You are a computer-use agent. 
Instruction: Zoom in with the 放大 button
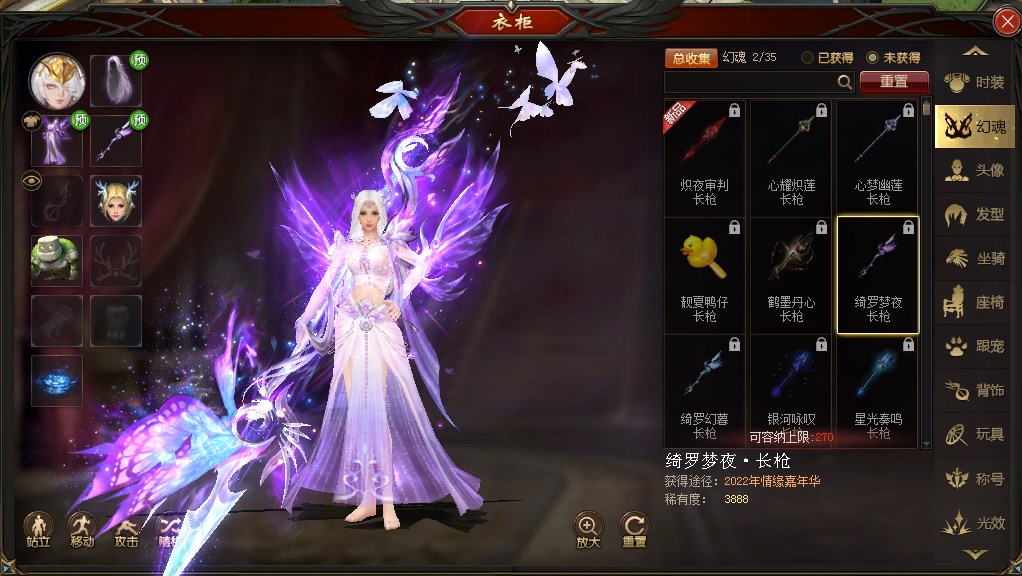click(588, 529)
